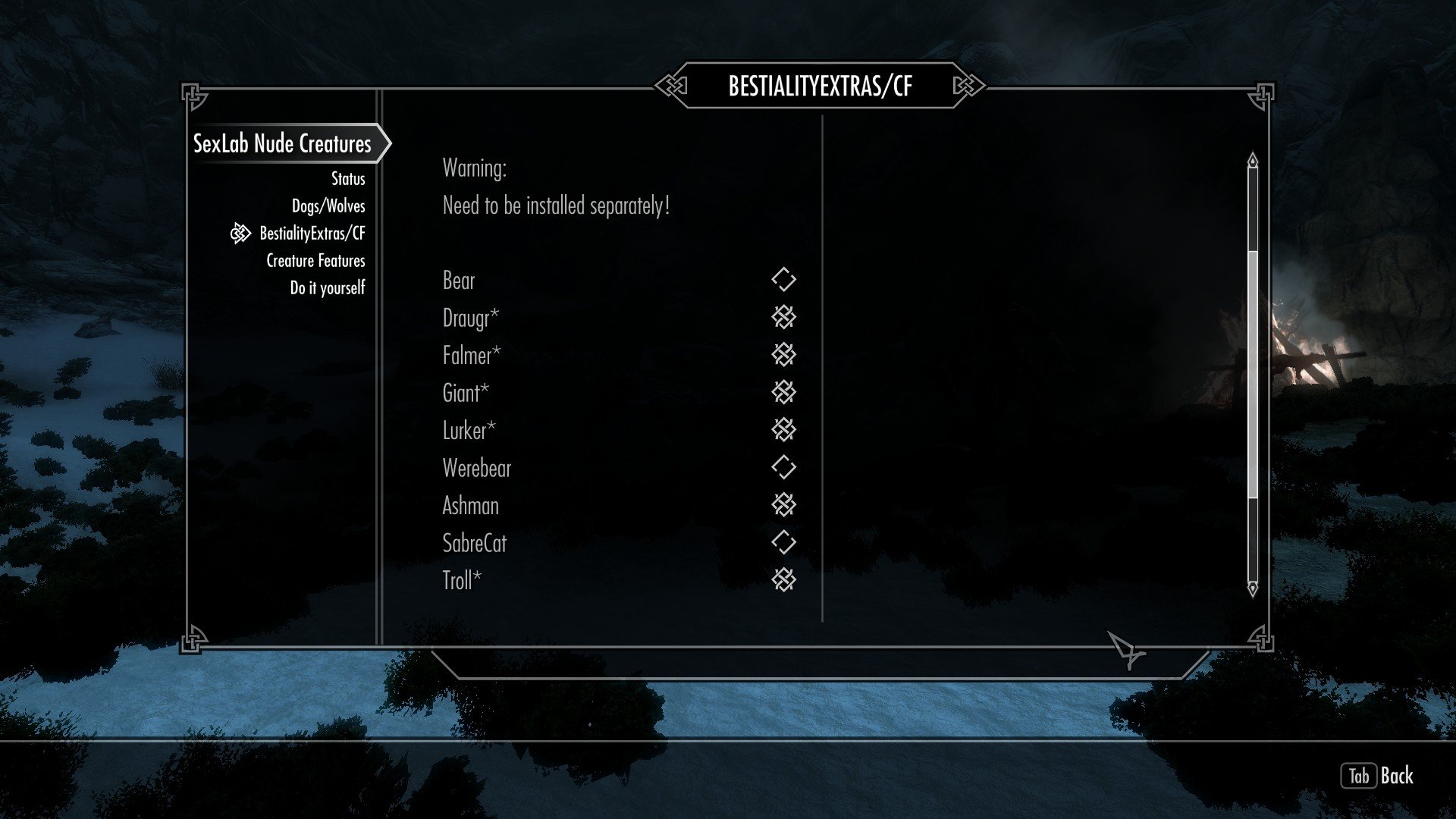Select the SexLab Nude Creatures mod entry

282,143
